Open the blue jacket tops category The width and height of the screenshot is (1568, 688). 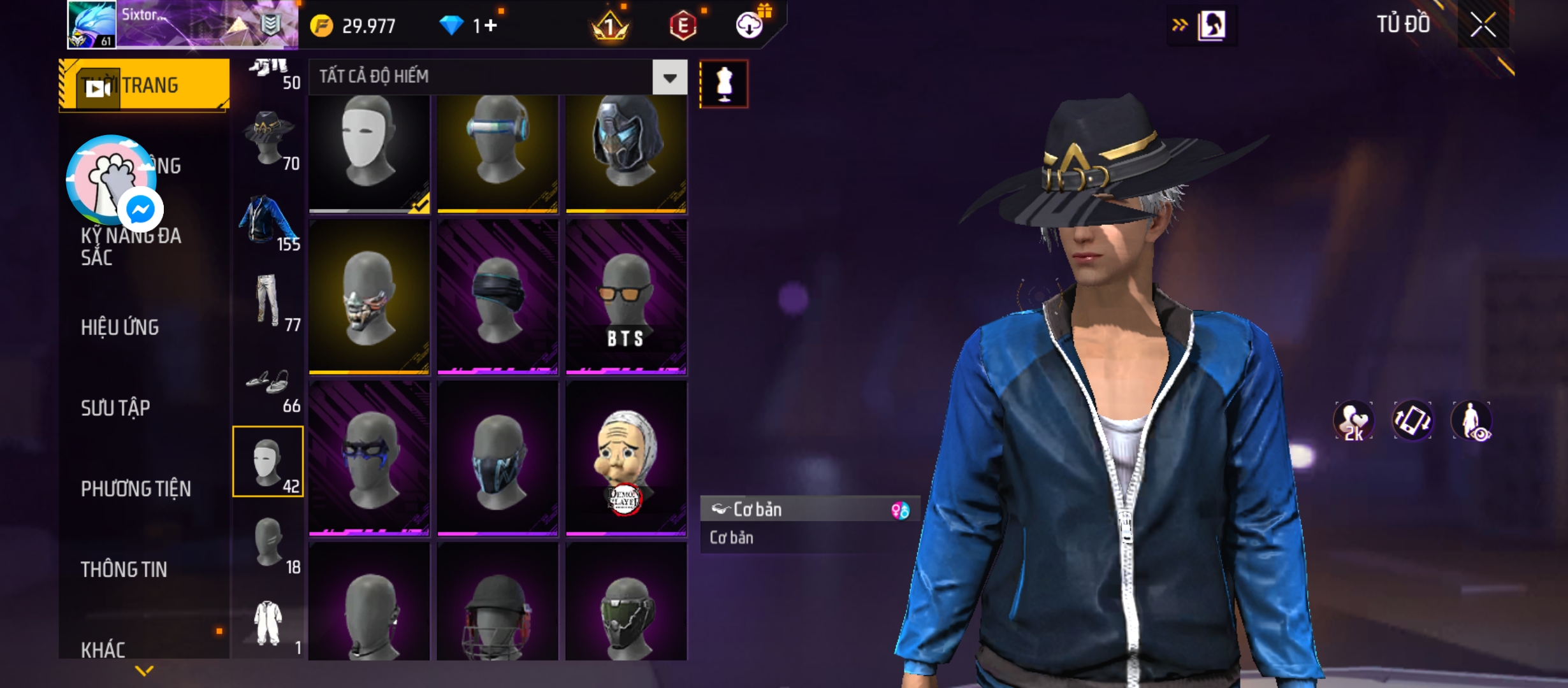[x=268, y=221]
